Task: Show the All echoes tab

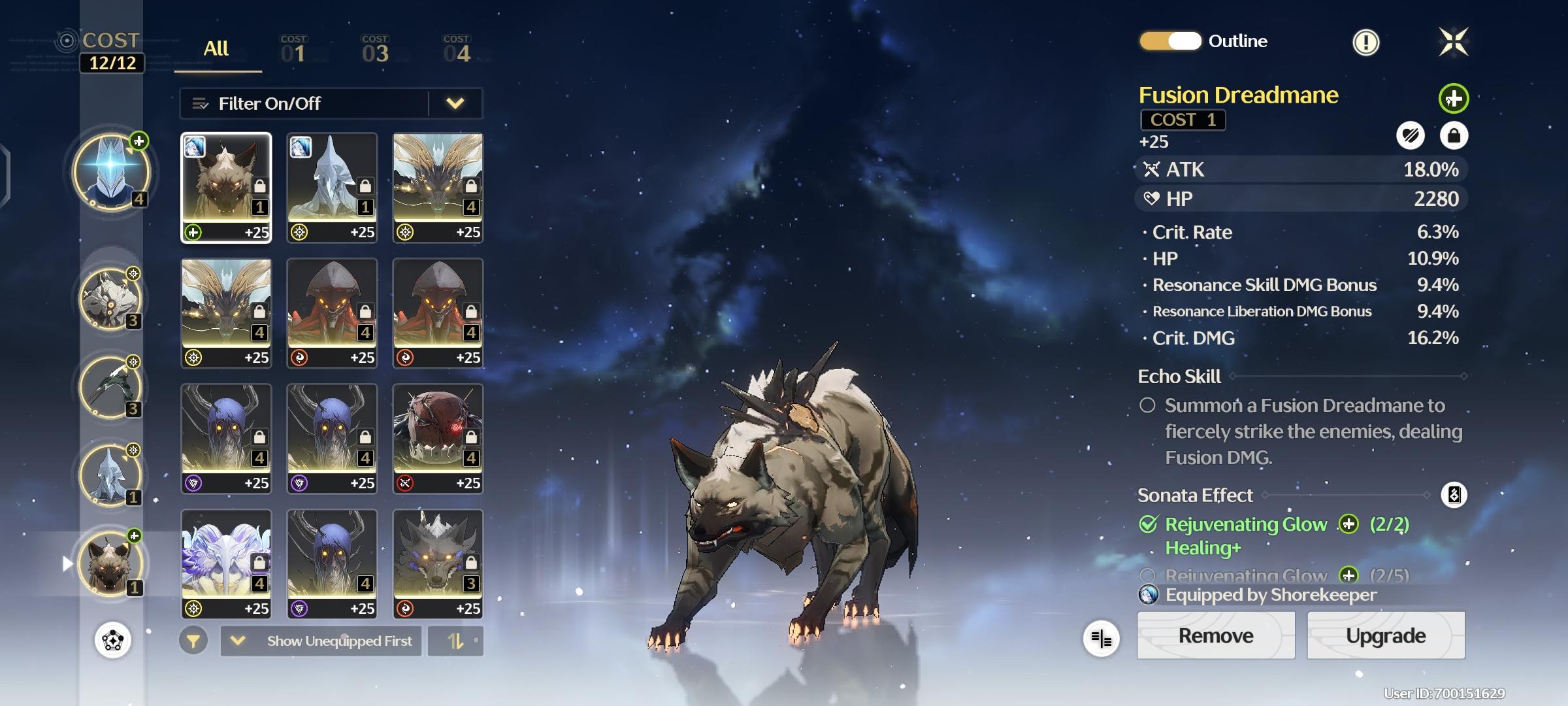Action: tap(216, 49)
